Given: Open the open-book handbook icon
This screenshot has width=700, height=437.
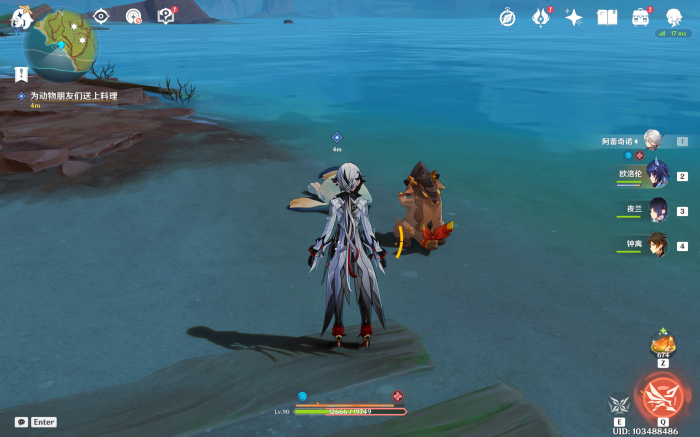Looking at the screenshot, I should point(607,17).
